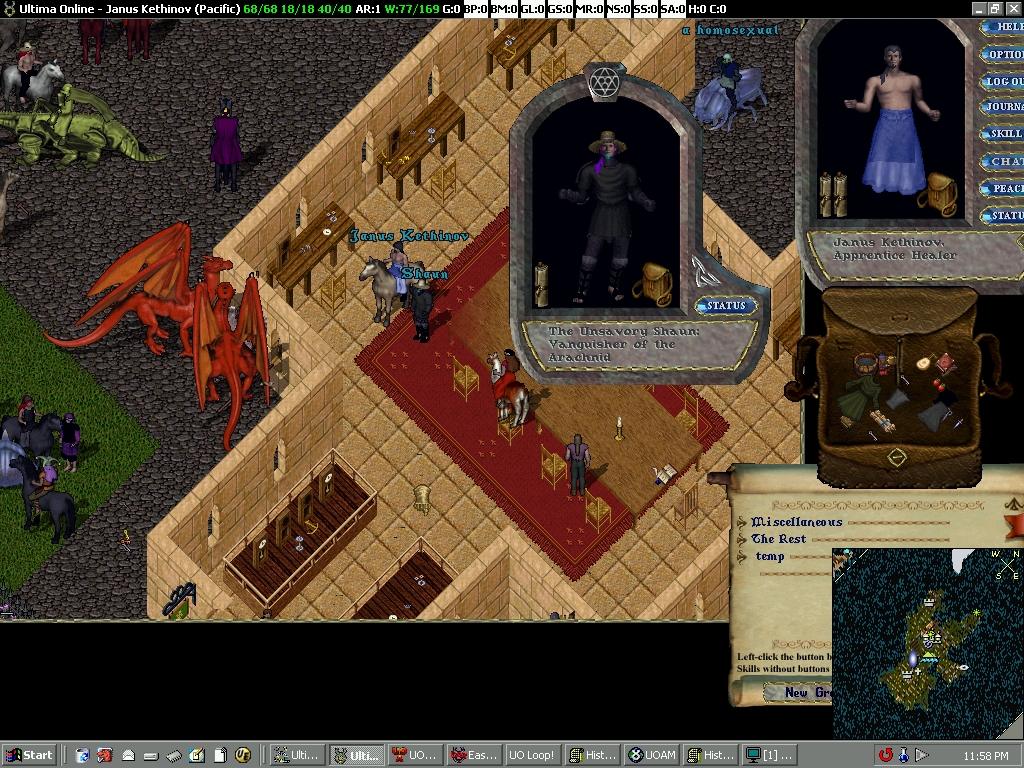Show Janus Kethinov's Status
This screenshot has width=1024, height=768.
point(1003,215)
